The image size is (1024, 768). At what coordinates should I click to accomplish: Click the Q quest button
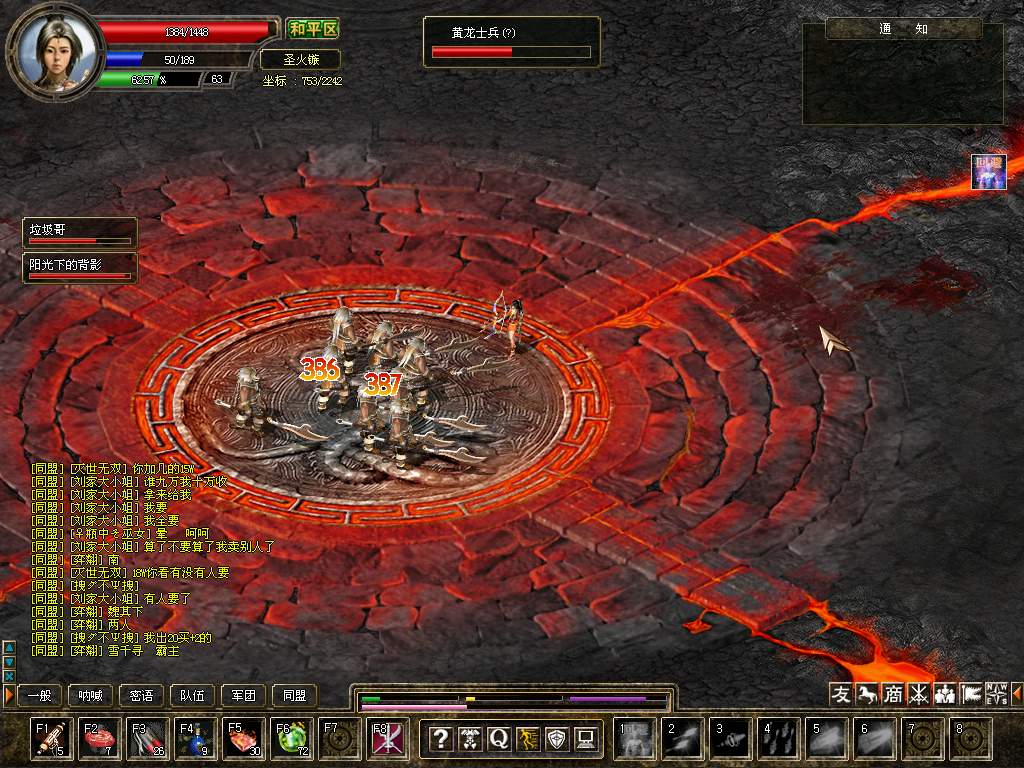[498, 739]
